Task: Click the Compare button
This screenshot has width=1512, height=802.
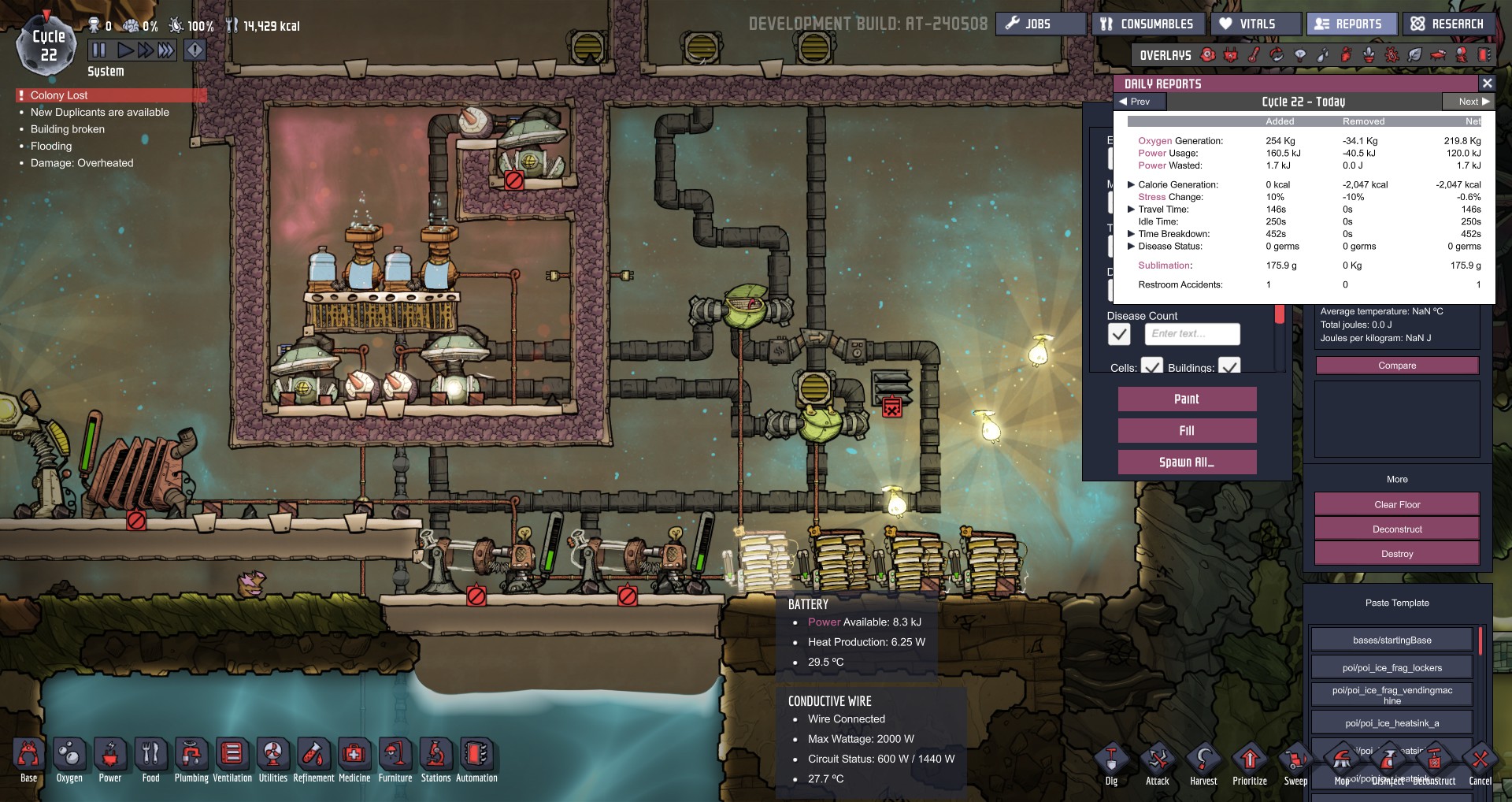Action: [1397, 366]
